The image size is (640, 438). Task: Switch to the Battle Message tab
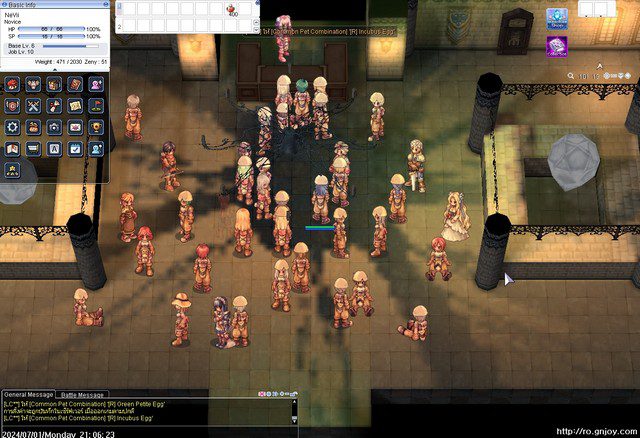tap(82, 395)
